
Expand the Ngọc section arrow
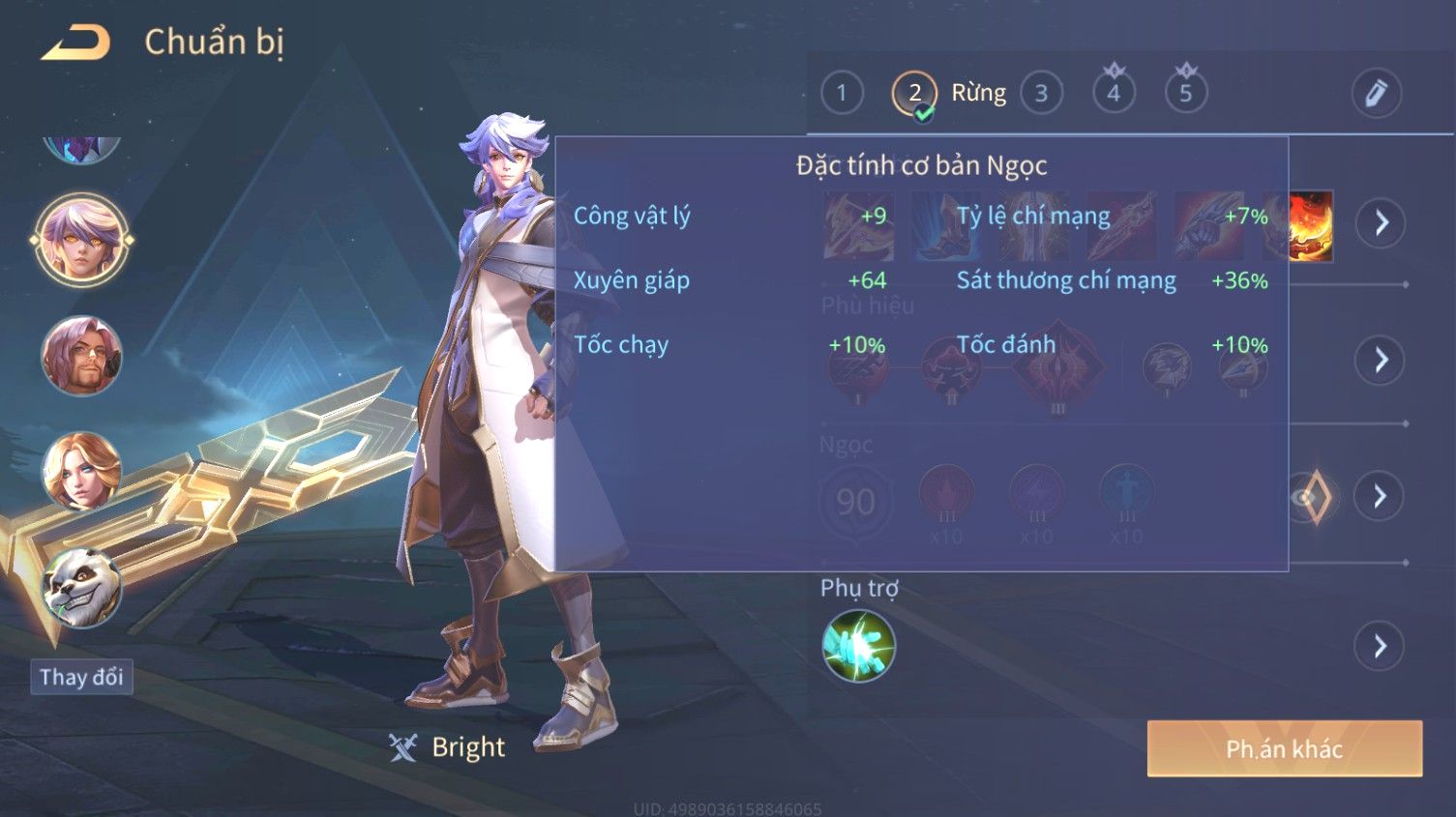[x=1381, y=497]
